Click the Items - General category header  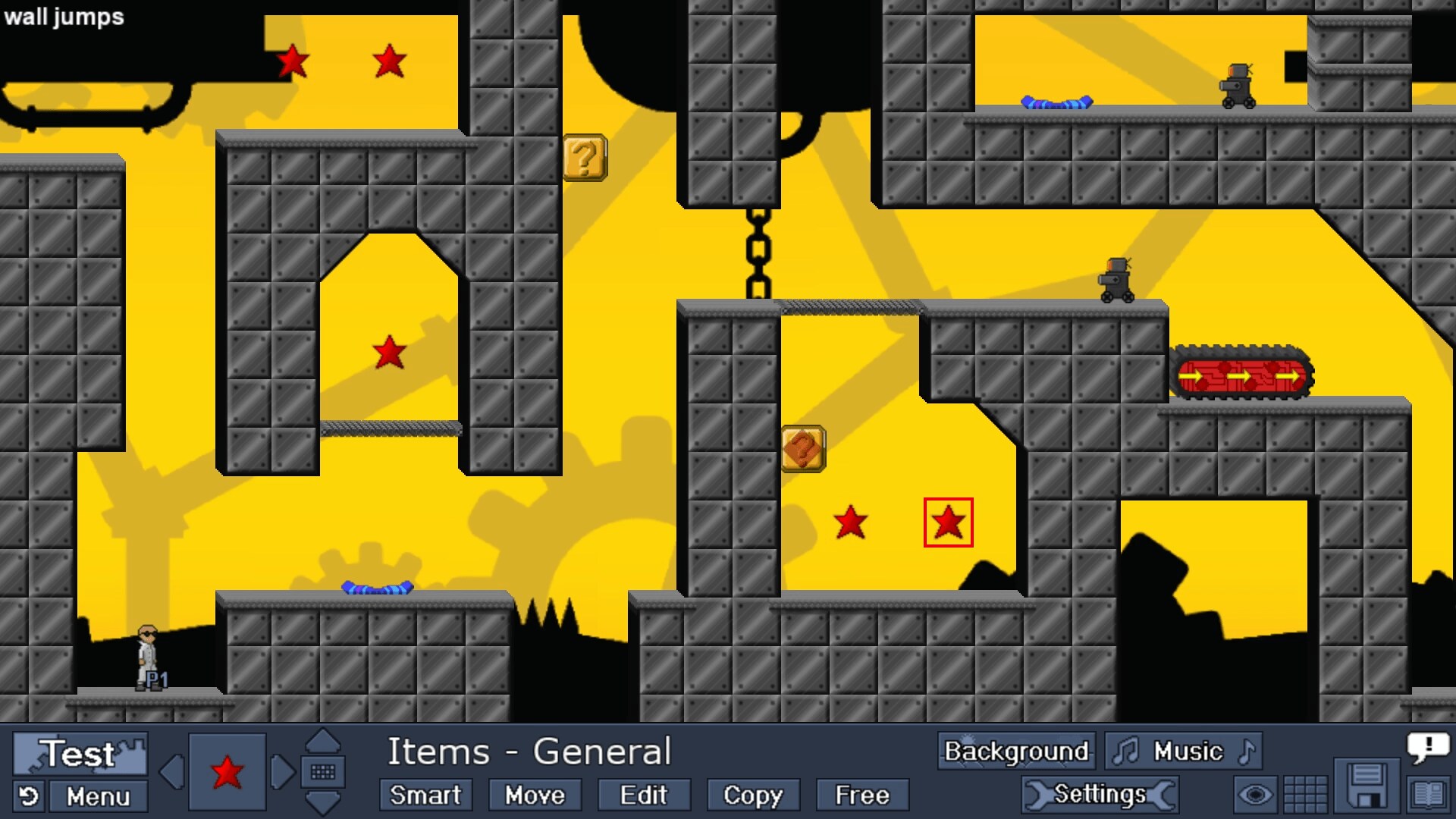click(x=529, y=752)
